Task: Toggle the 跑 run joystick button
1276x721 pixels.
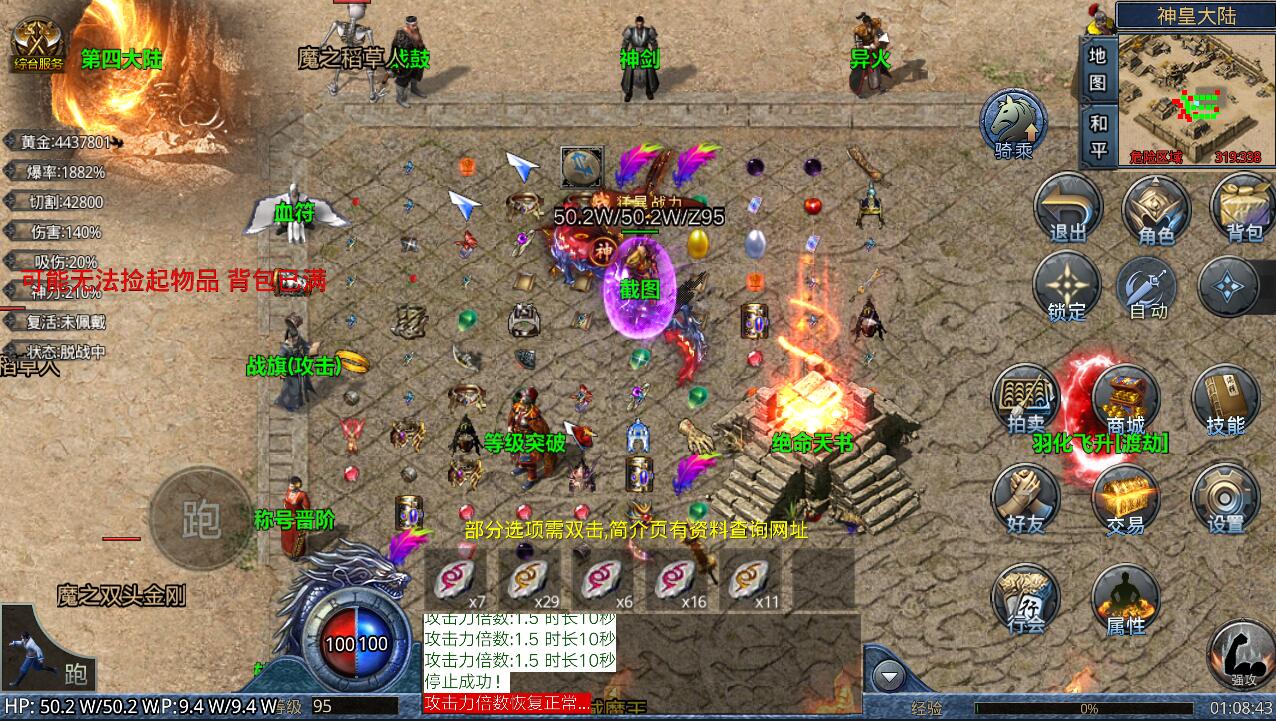Action: point(201,517)
